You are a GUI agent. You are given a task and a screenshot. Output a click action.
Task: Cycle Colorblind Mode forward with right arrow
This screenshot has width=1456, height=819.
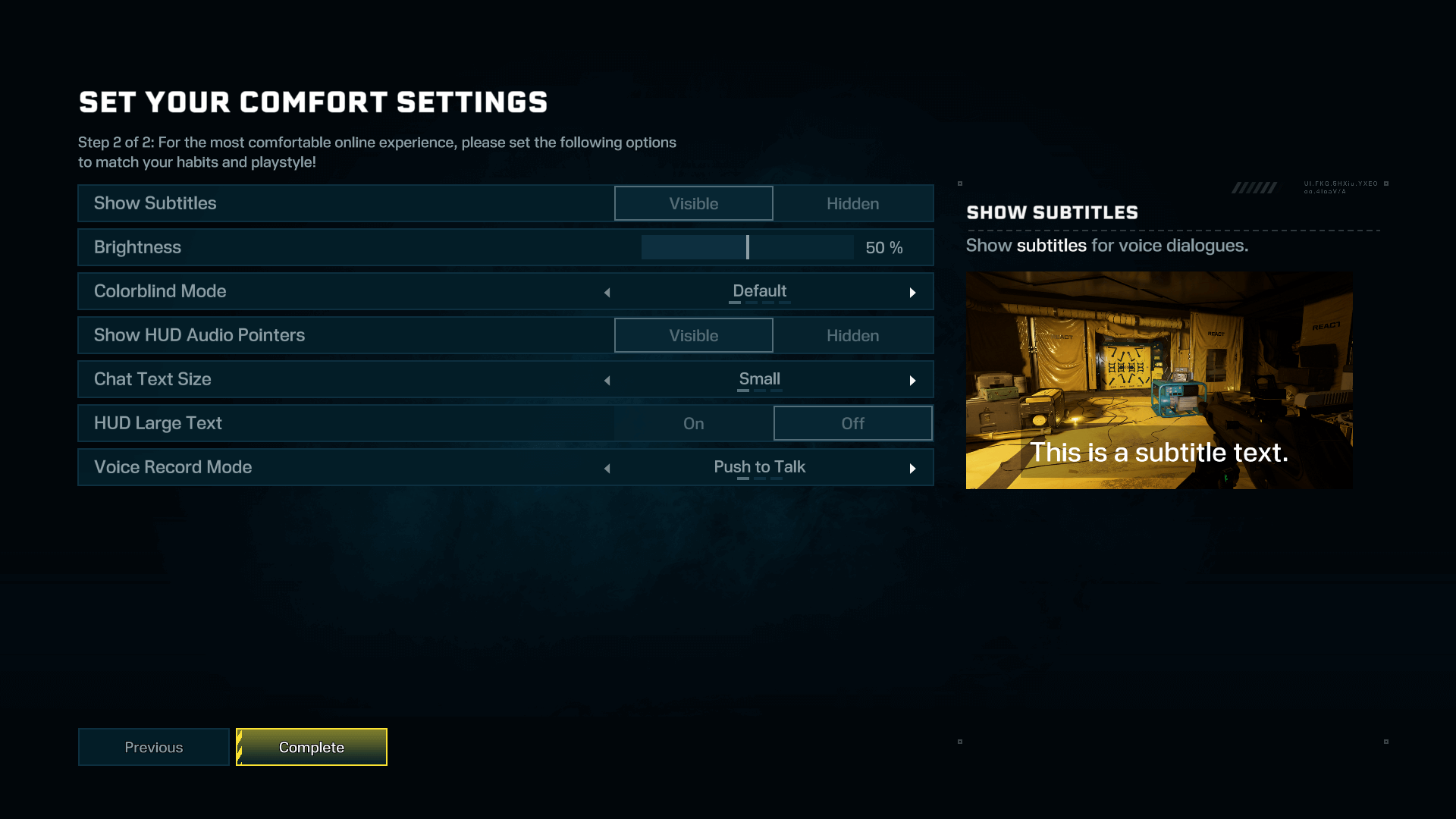point(913,291)
